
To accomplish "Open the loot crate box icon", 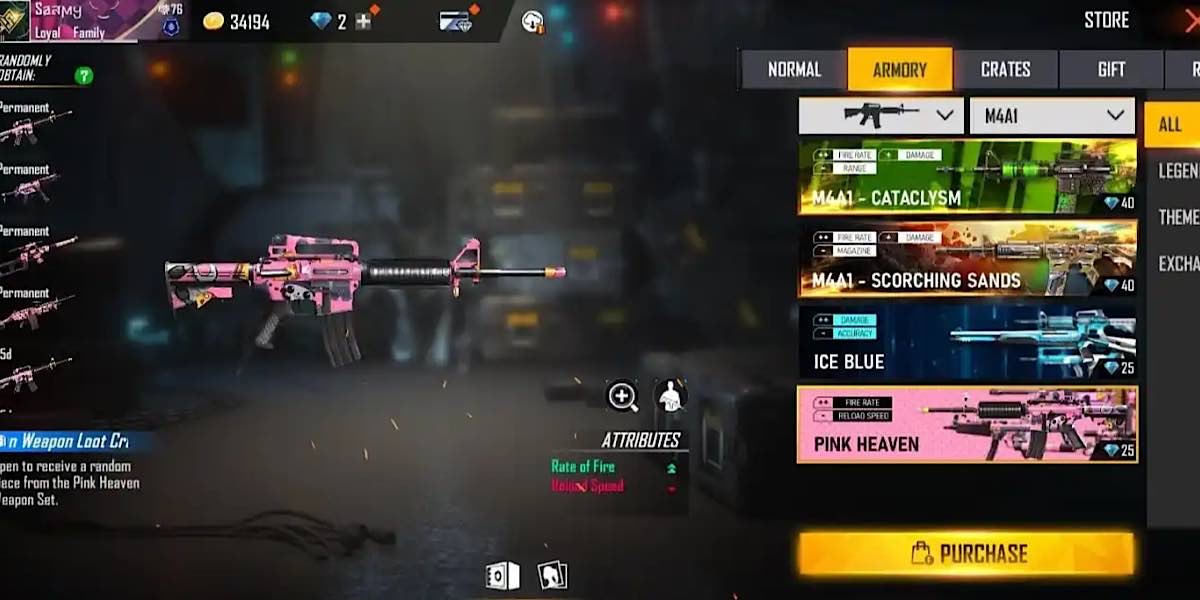I will point(502,575).
